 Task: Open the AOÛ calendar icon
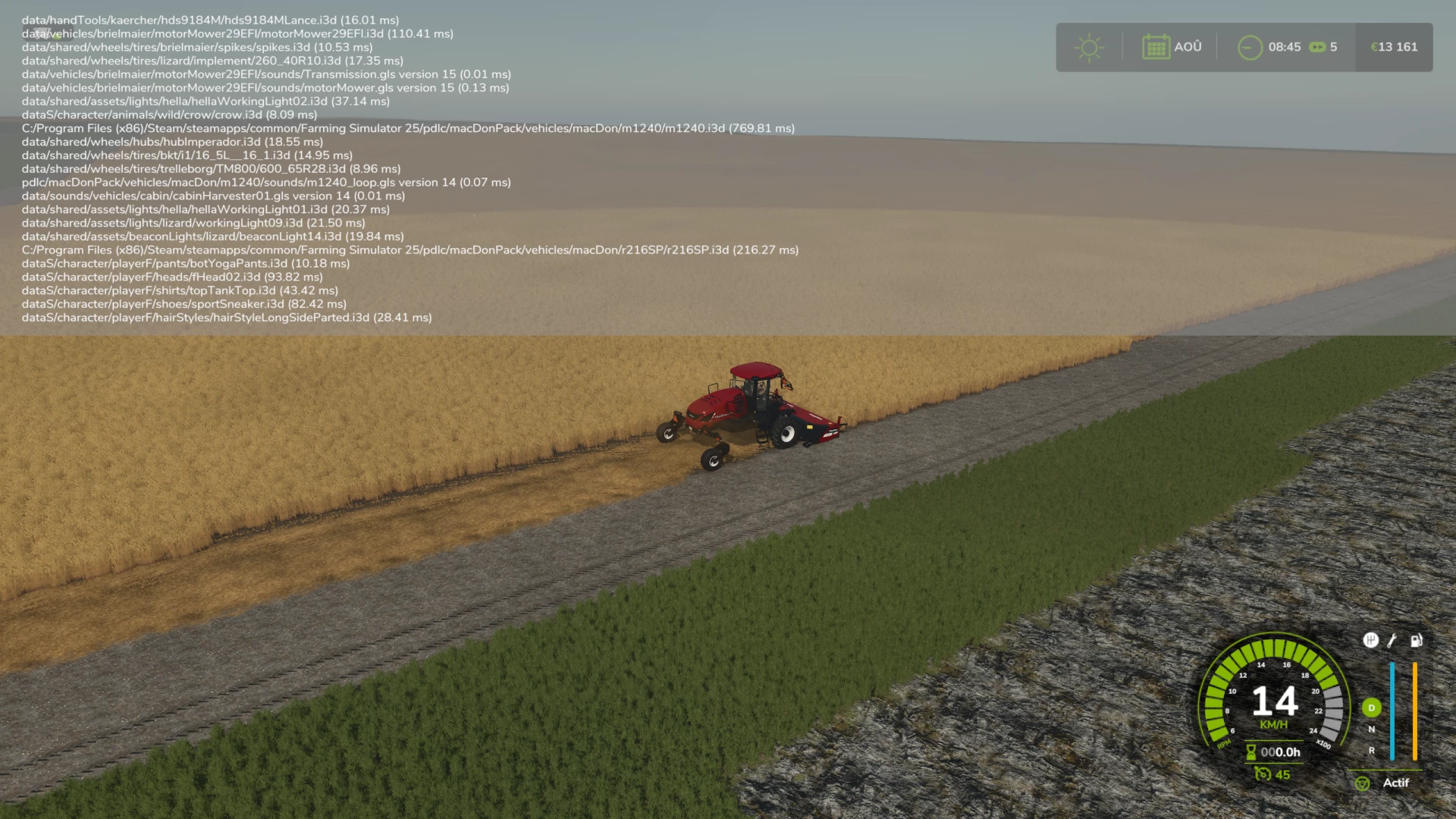click(1156, 47)
